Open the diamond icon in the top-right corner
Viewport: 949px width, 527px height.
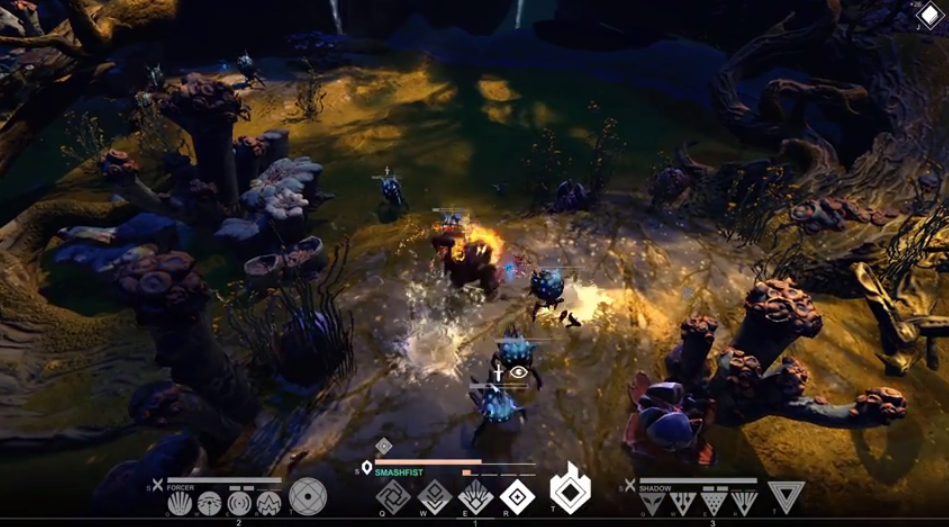pos(929,17)
